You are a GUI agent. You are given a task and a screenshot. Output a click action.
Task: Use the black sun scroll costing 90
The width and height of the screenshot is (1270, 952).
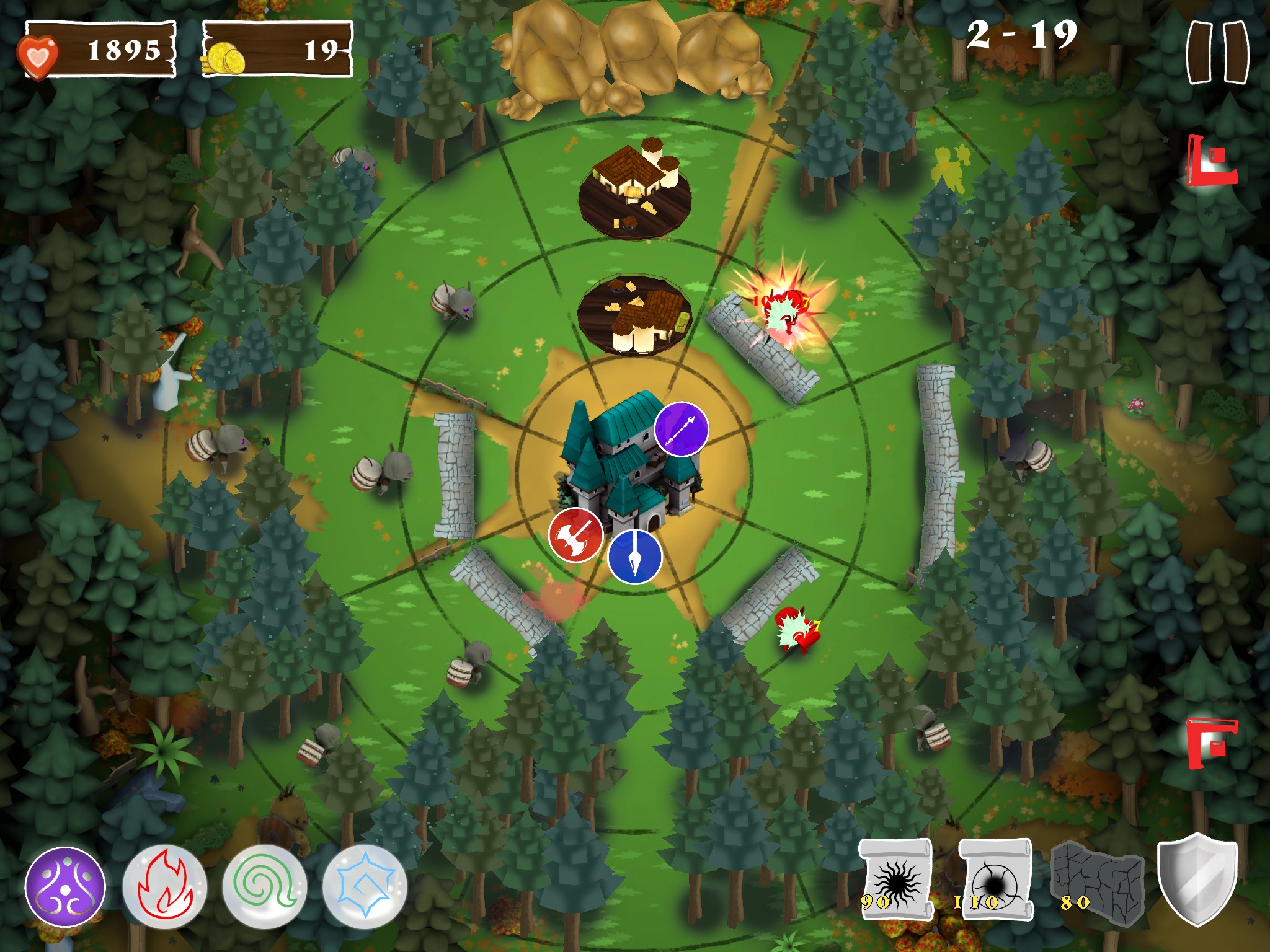895,880
